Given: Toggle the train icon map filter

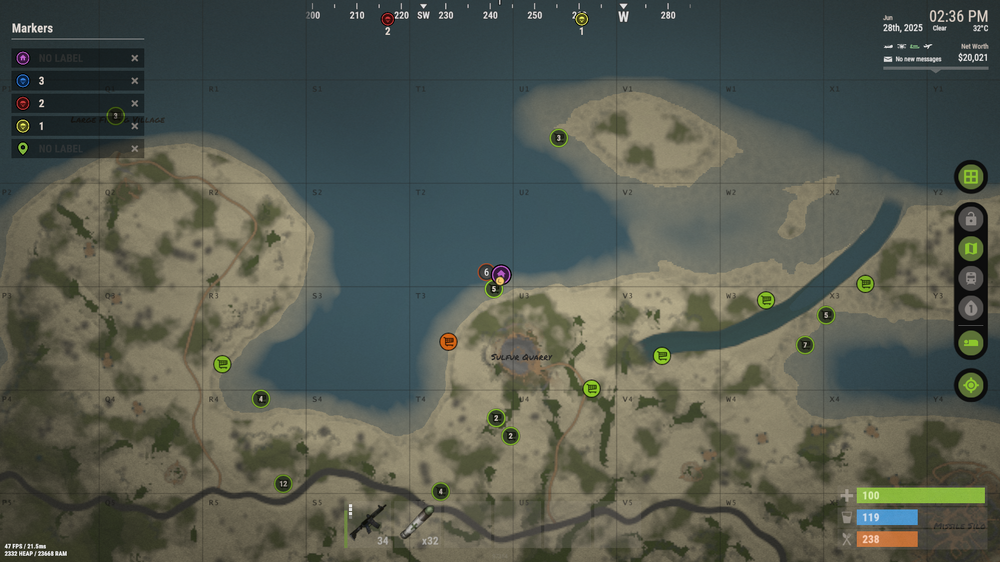Looking at the screenshot, I should point(970,279).
